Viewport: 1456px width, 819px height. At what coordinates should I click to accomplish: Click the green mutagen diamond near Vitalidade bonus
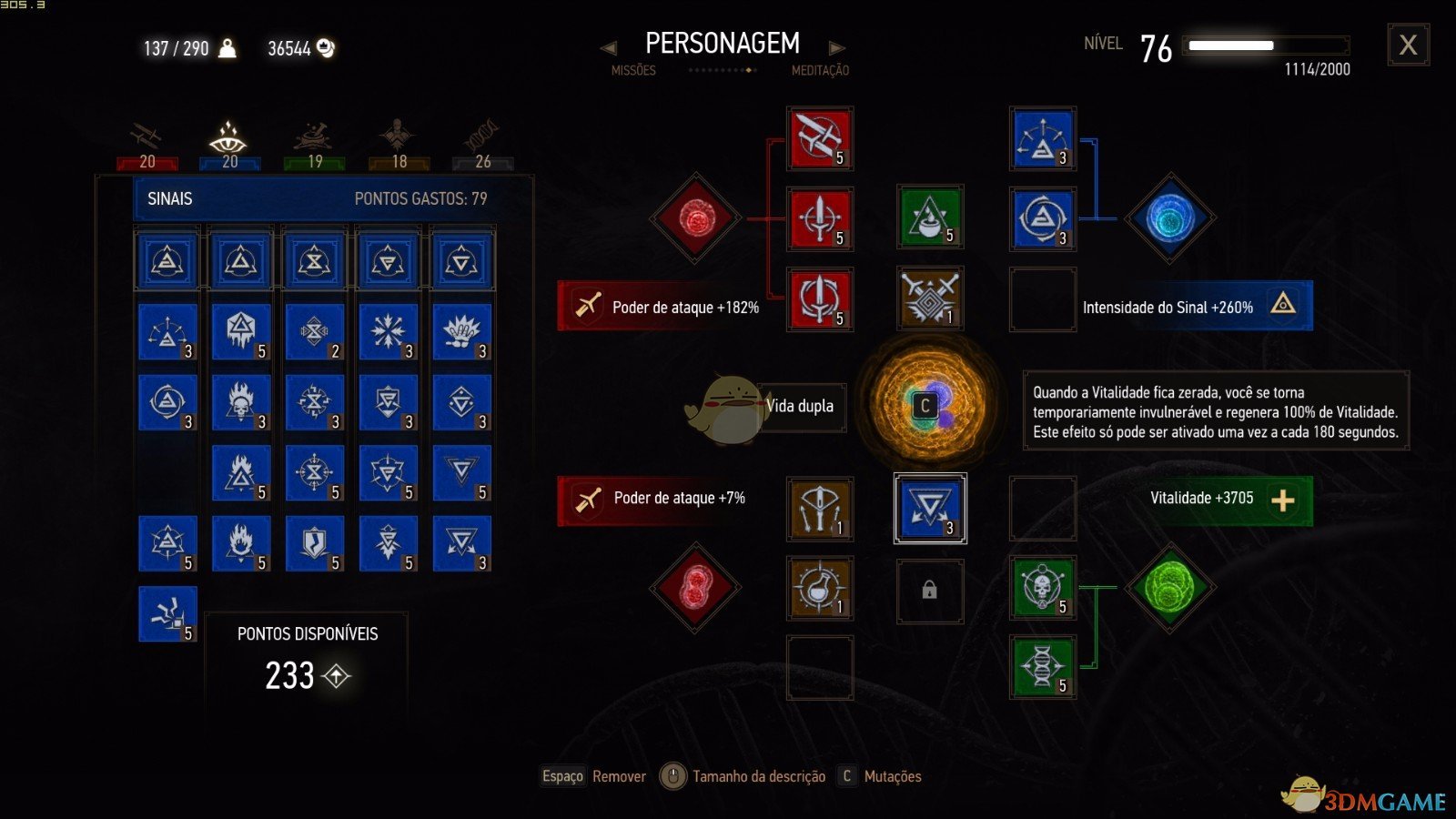[1168, 590]
